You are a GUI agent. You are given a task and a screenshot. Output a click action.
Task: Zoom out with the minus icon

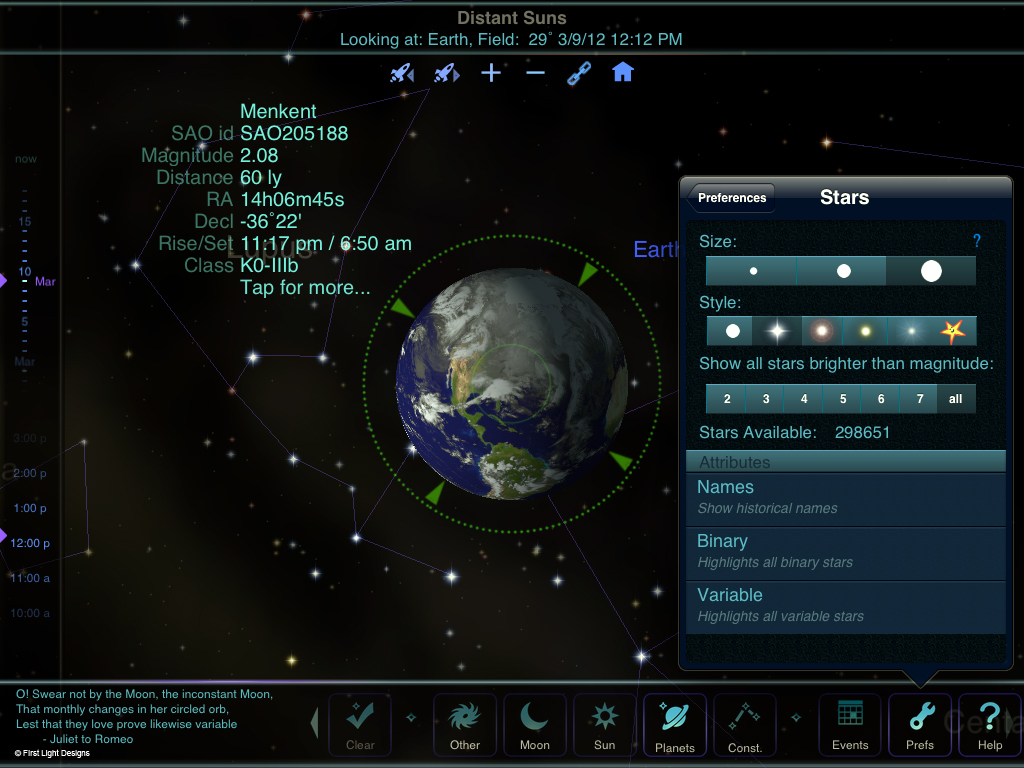[x=536, y=73]
